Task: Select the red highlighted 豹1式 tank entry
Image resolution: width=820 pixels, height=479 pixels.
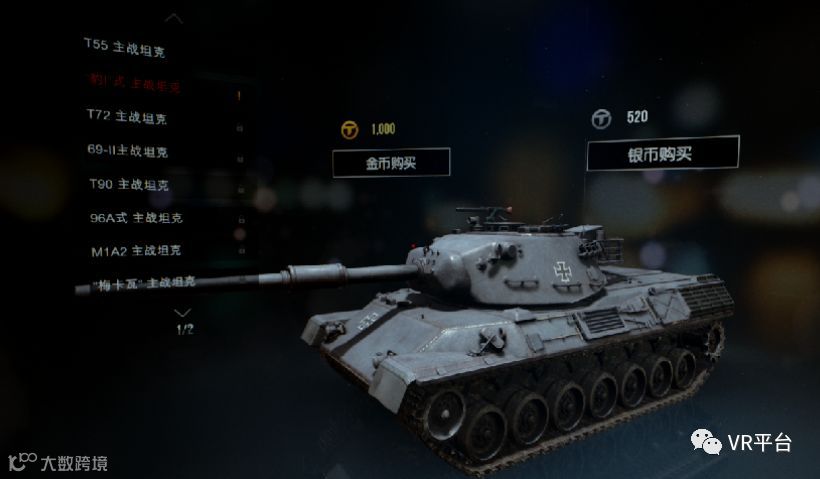Action: 134,85
